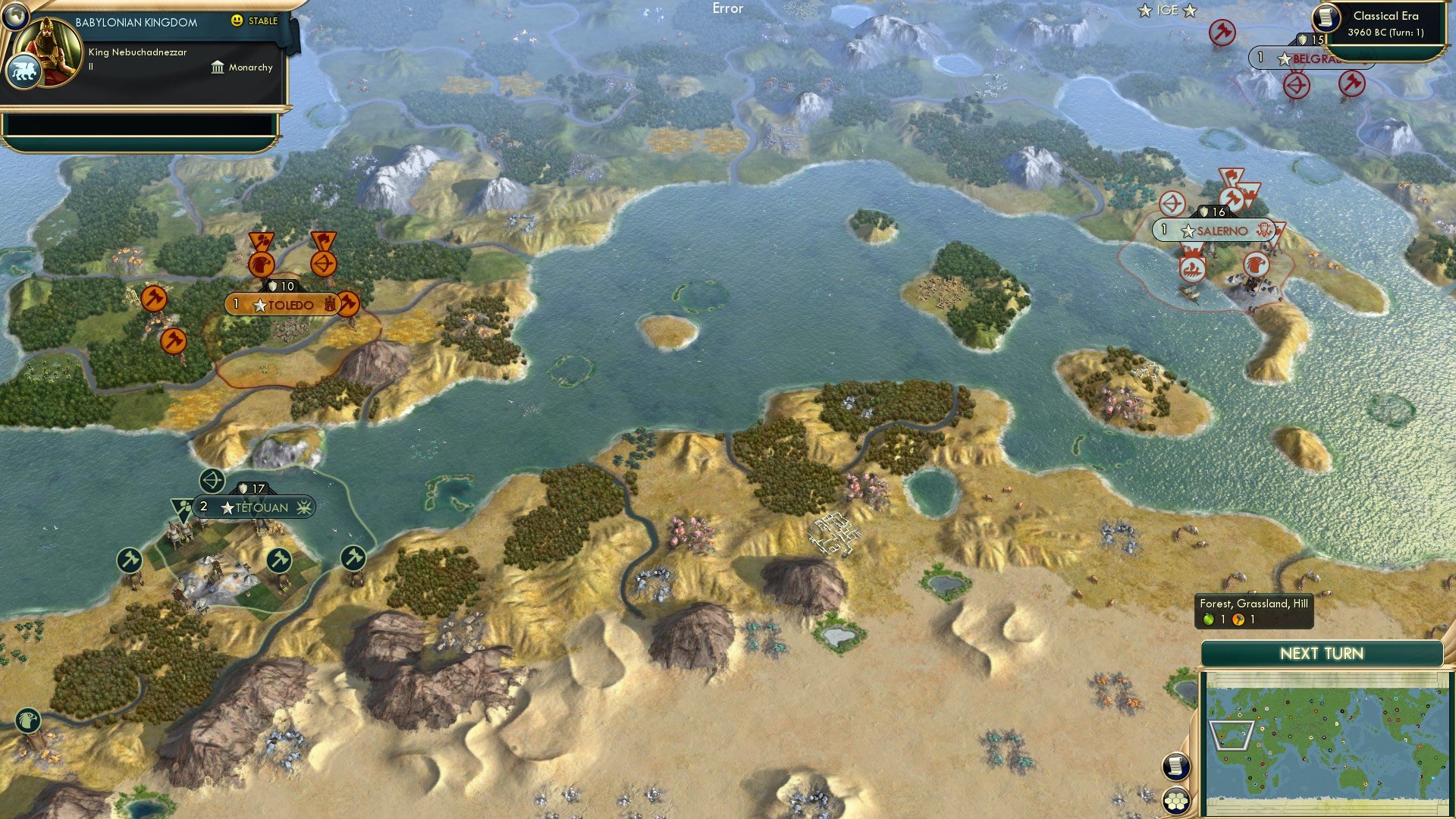Image resolution: width=1456 pixels, height=819 pixels.
Task: Open the IGE in-game editor
Action: tap(1168, 10)
